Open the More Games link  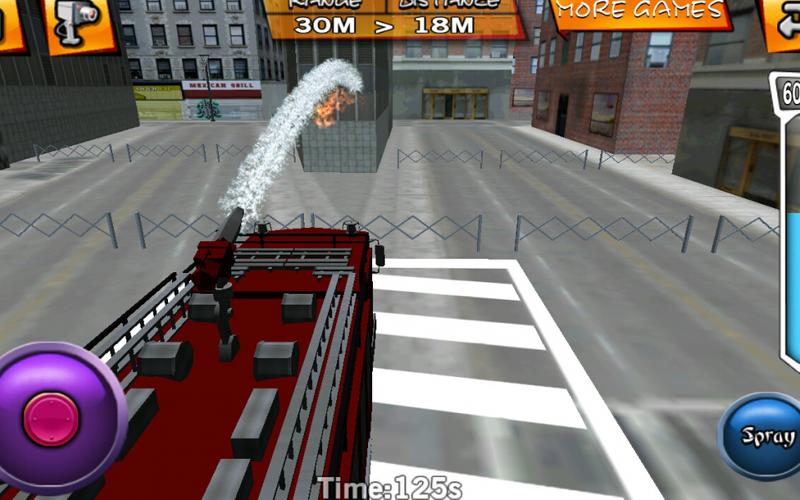[x=638, y=12]
